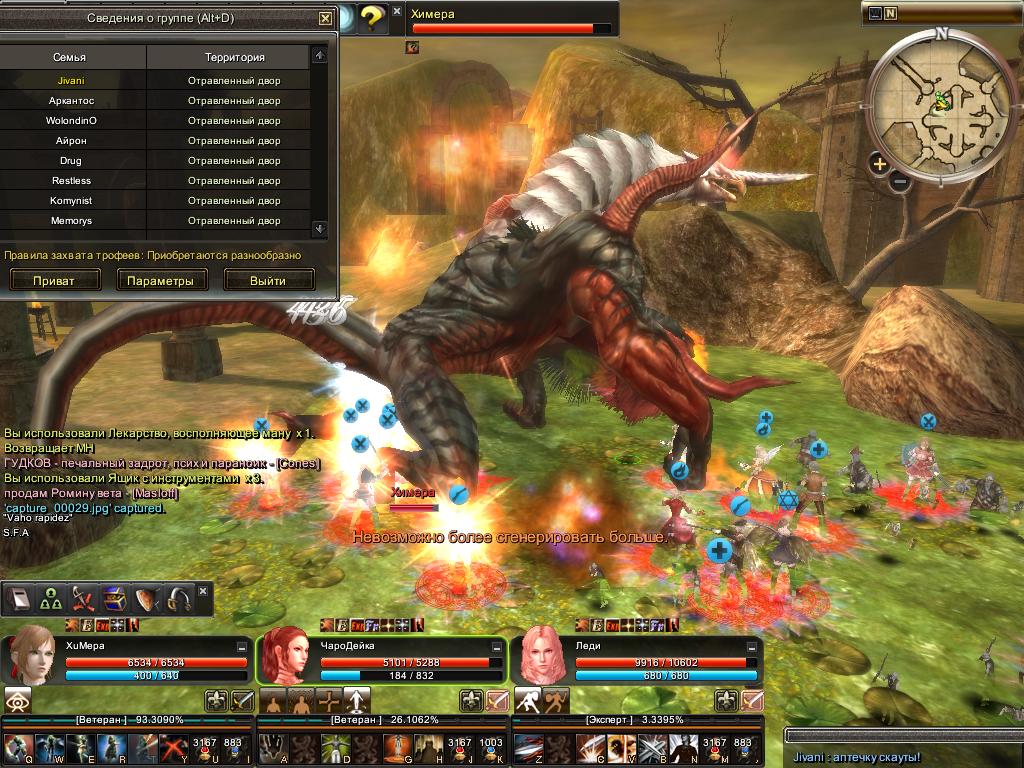Open the headset icon in the menu bar
The width and height of the screenshot is (1024, 768).
(179, 598)
